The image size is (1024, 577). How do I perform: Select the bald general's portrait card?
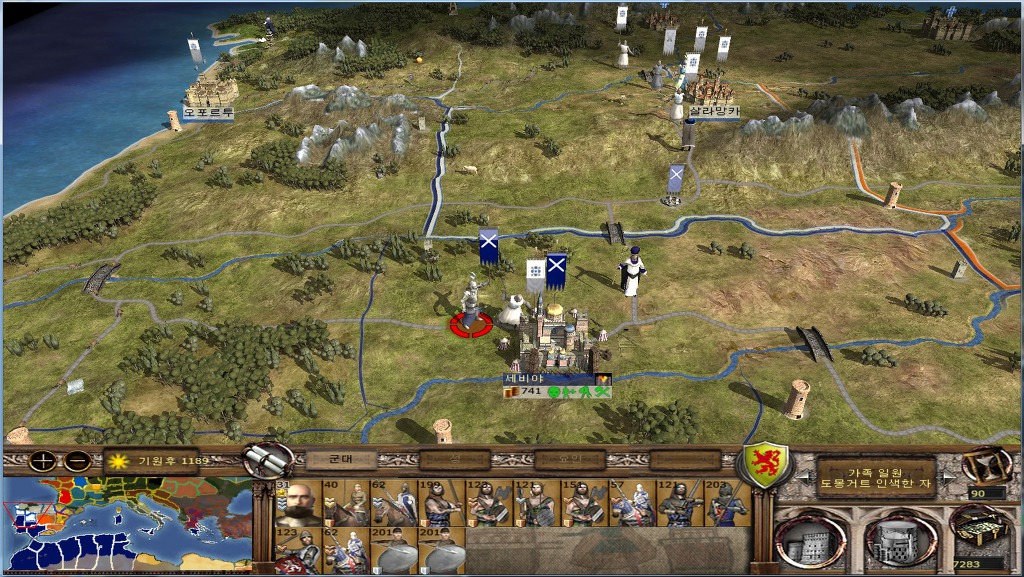298,503
